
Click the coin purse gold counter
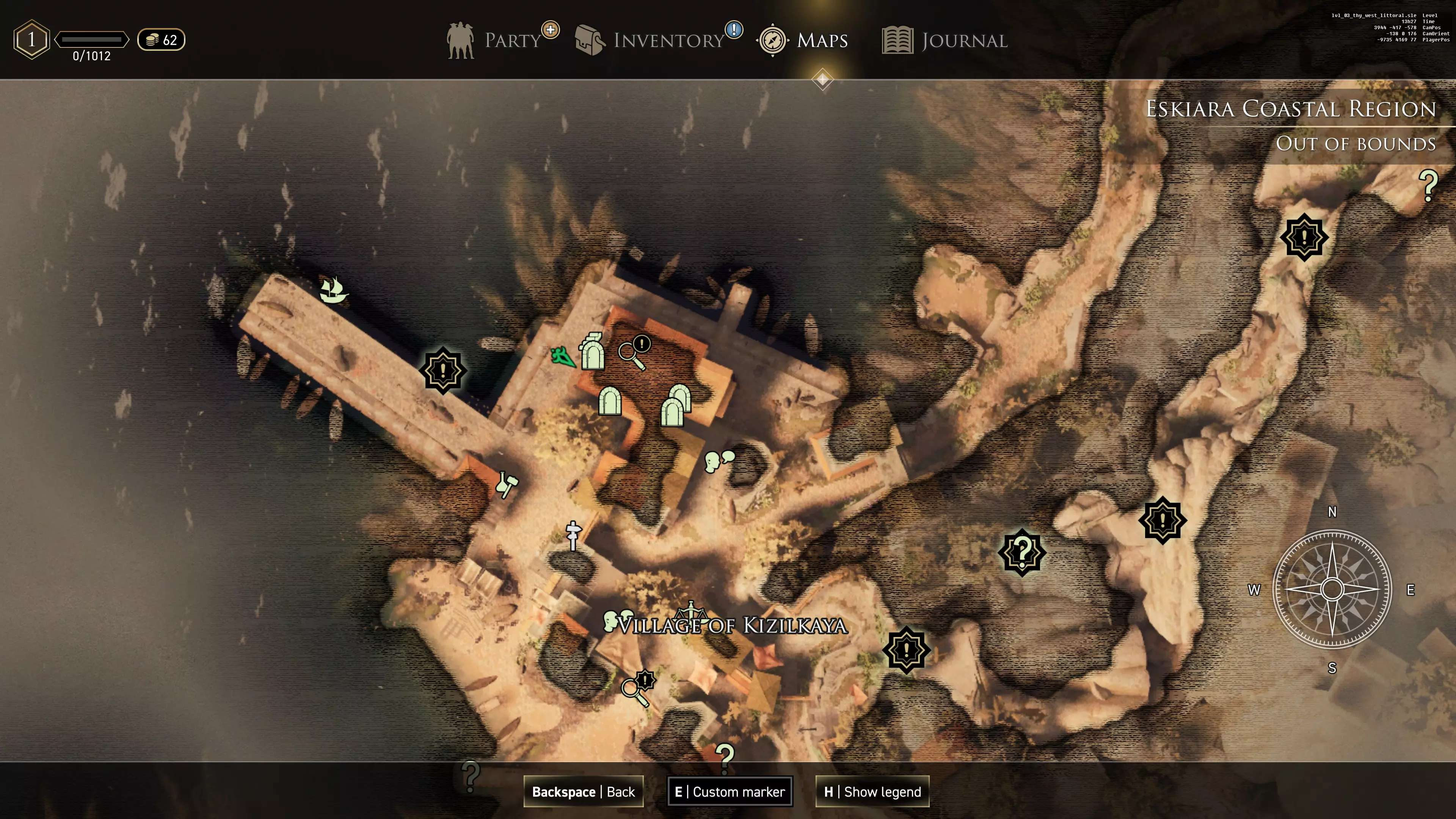click(161, 39)
